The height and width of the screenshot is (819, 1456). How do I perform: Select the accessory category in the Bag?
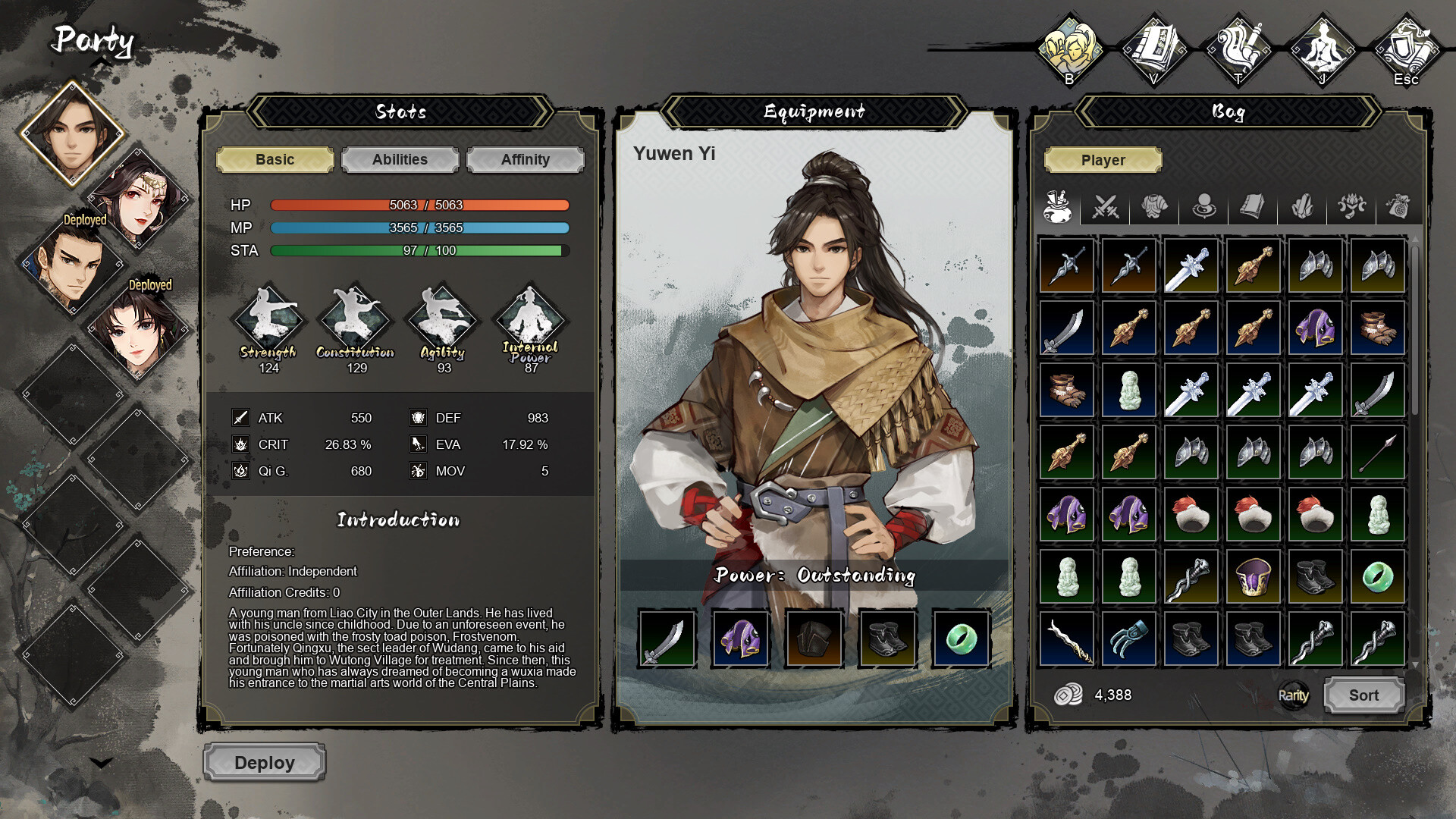pos(1204,206)
